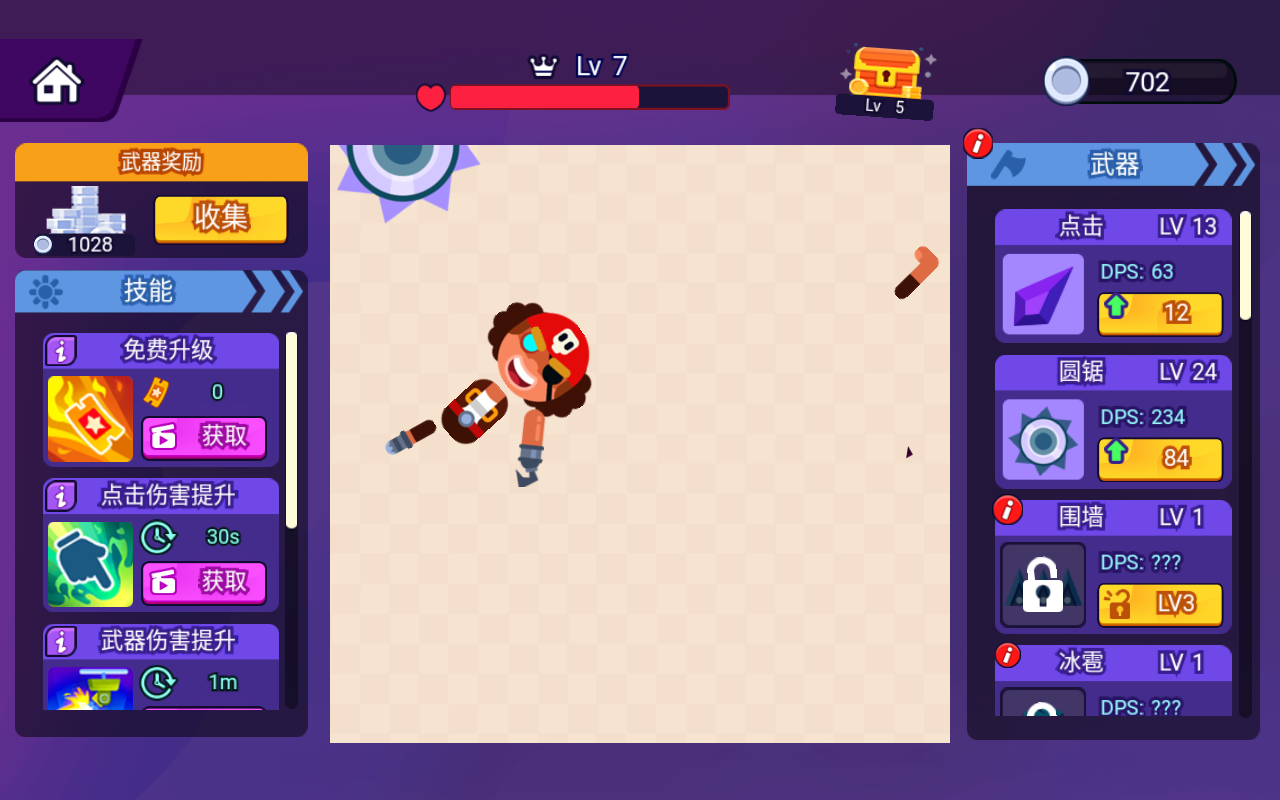Click the red info badge on 冰雹 weapon

click(x=1009, y=655)
